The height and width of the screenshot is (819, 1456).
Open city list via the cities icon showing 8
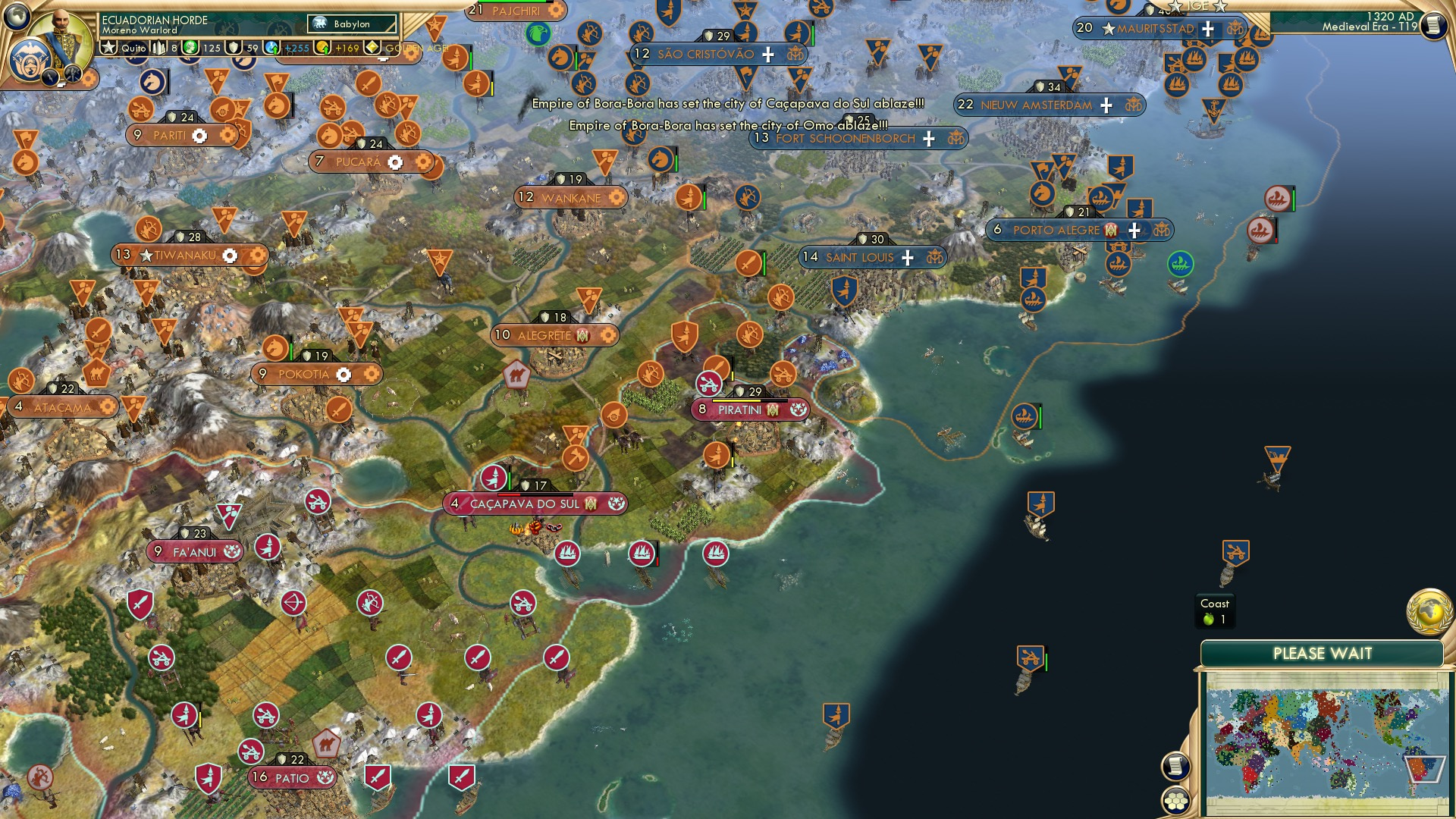(x=158, y=47)
